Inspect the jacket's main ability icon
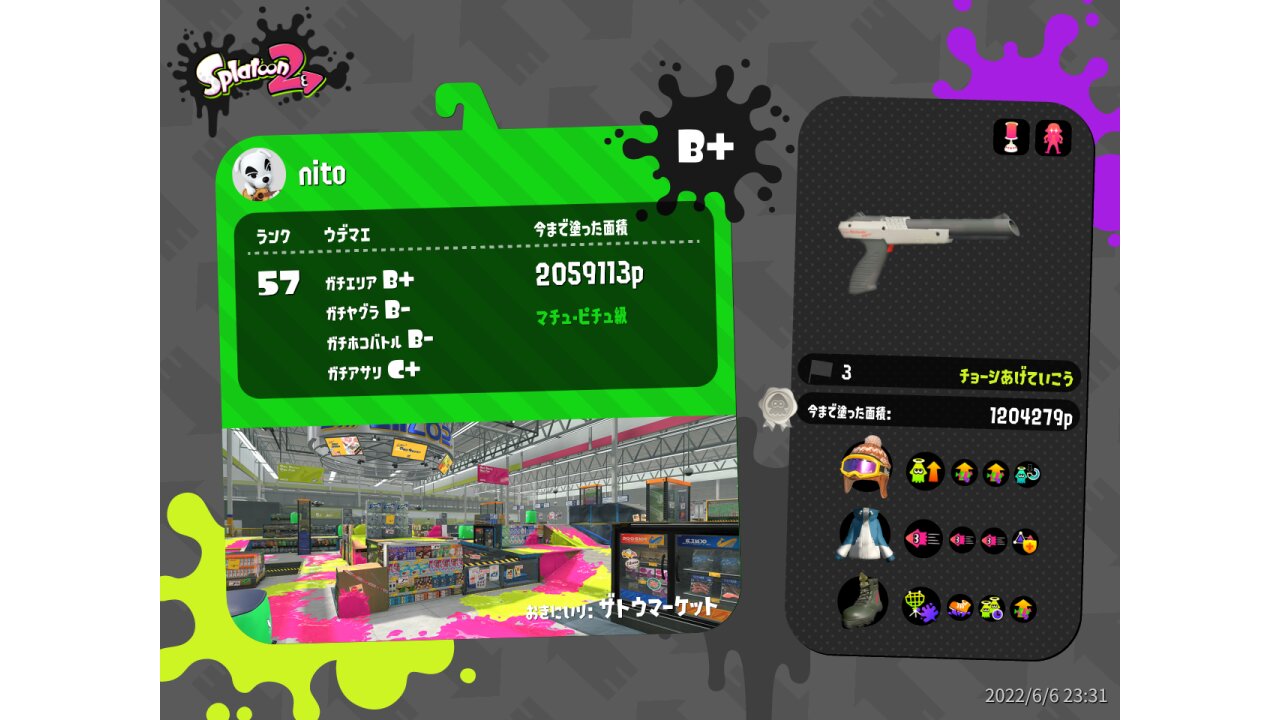Image resolution: width=1280 pixels, height=720 pixels. coord(923,539)
